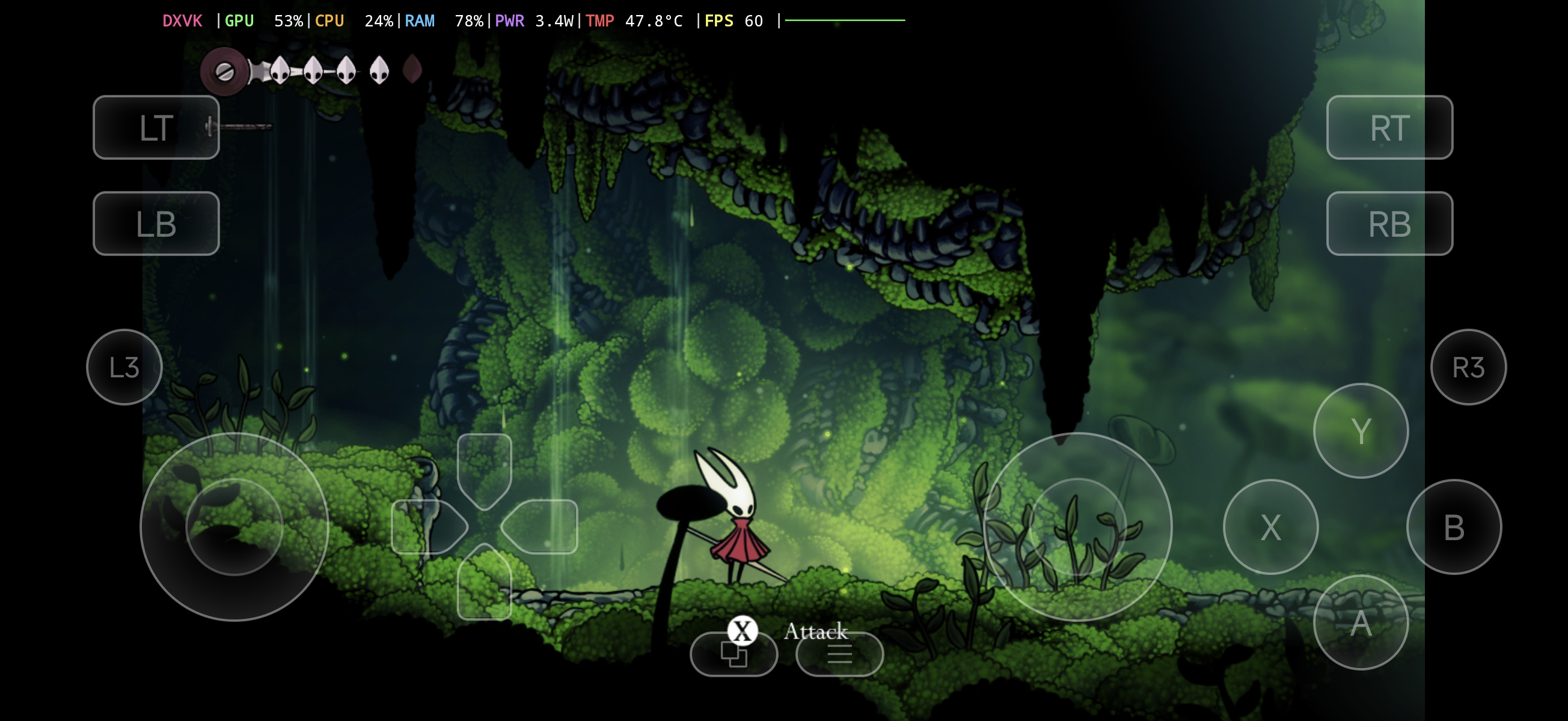Tap the LB bumper button
Image resolution: width=1568 pixels, height=721 pixels.
click(x=156, y=224)
